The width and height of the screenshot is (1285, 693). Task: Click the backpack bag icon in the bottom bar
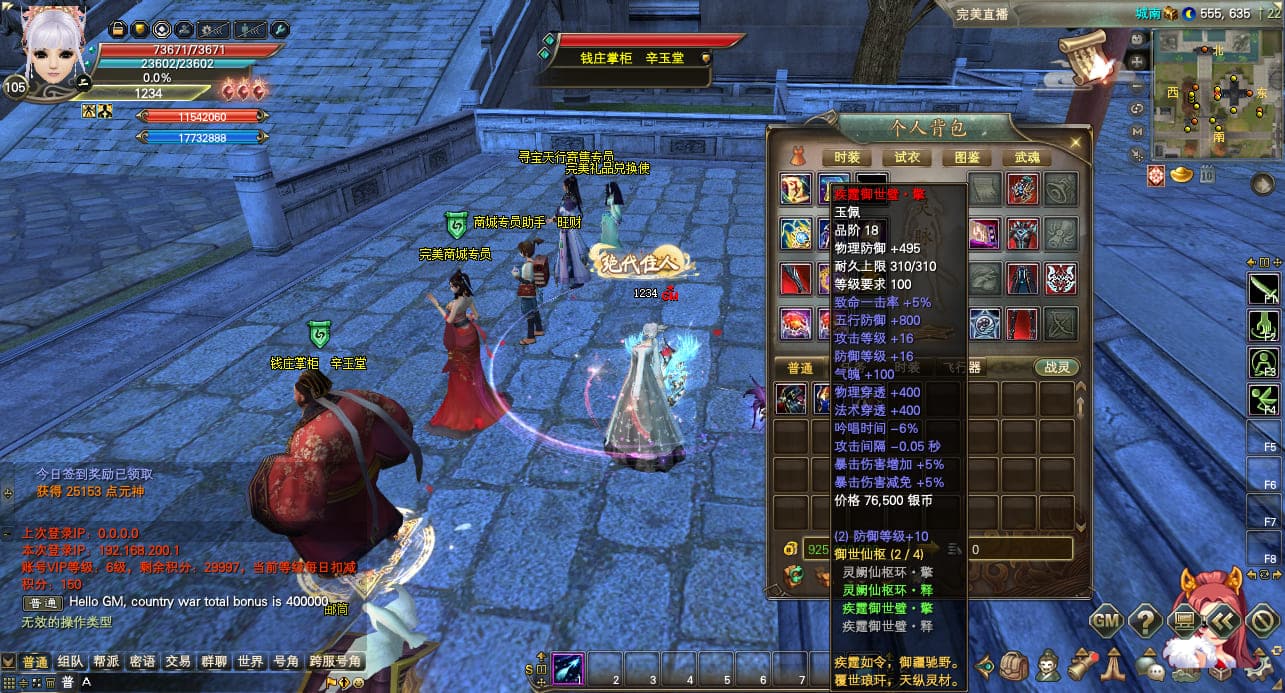(x=1015, y=665)
